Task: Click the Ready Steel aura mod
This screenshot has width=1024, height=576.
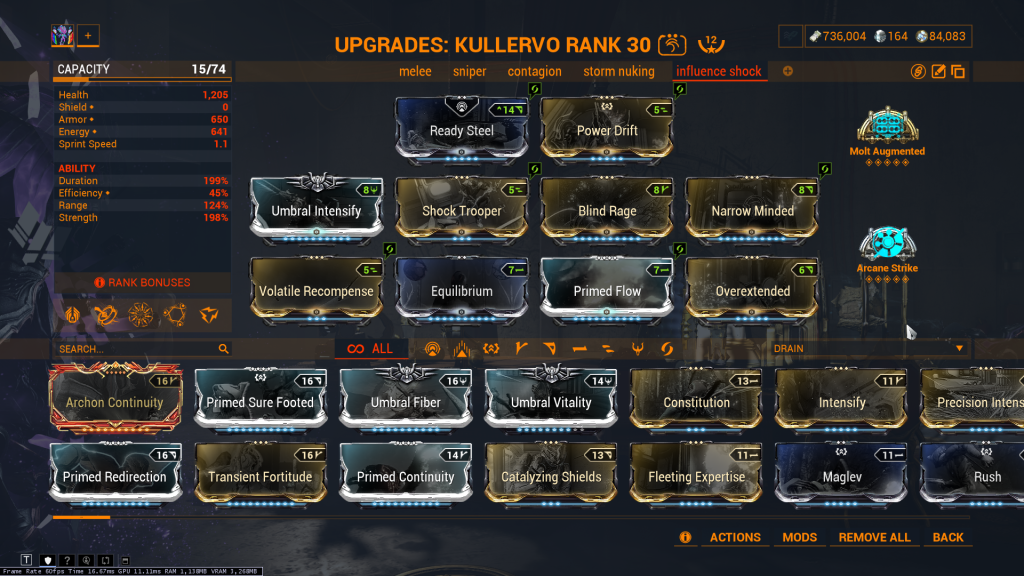Action: 461,129
